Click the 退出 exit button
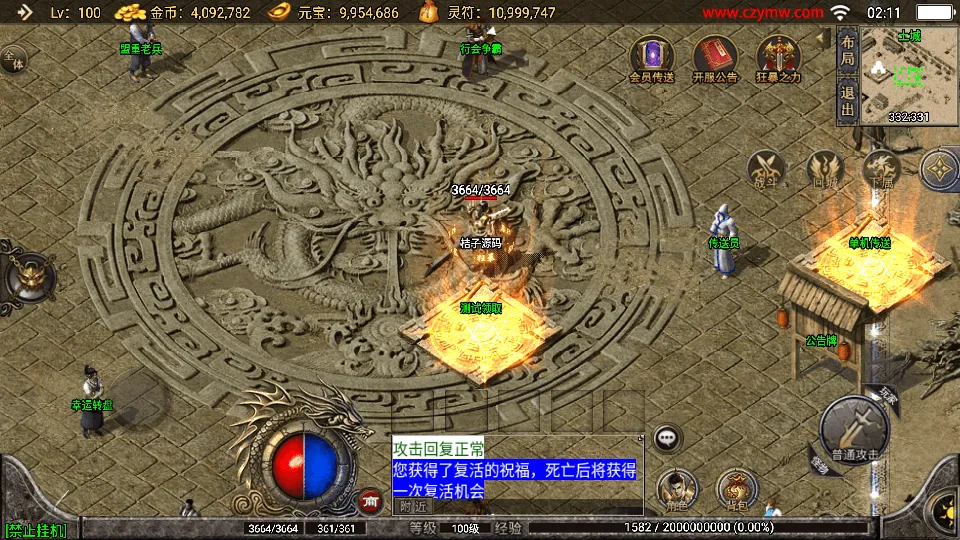 (x=847, y=101)
